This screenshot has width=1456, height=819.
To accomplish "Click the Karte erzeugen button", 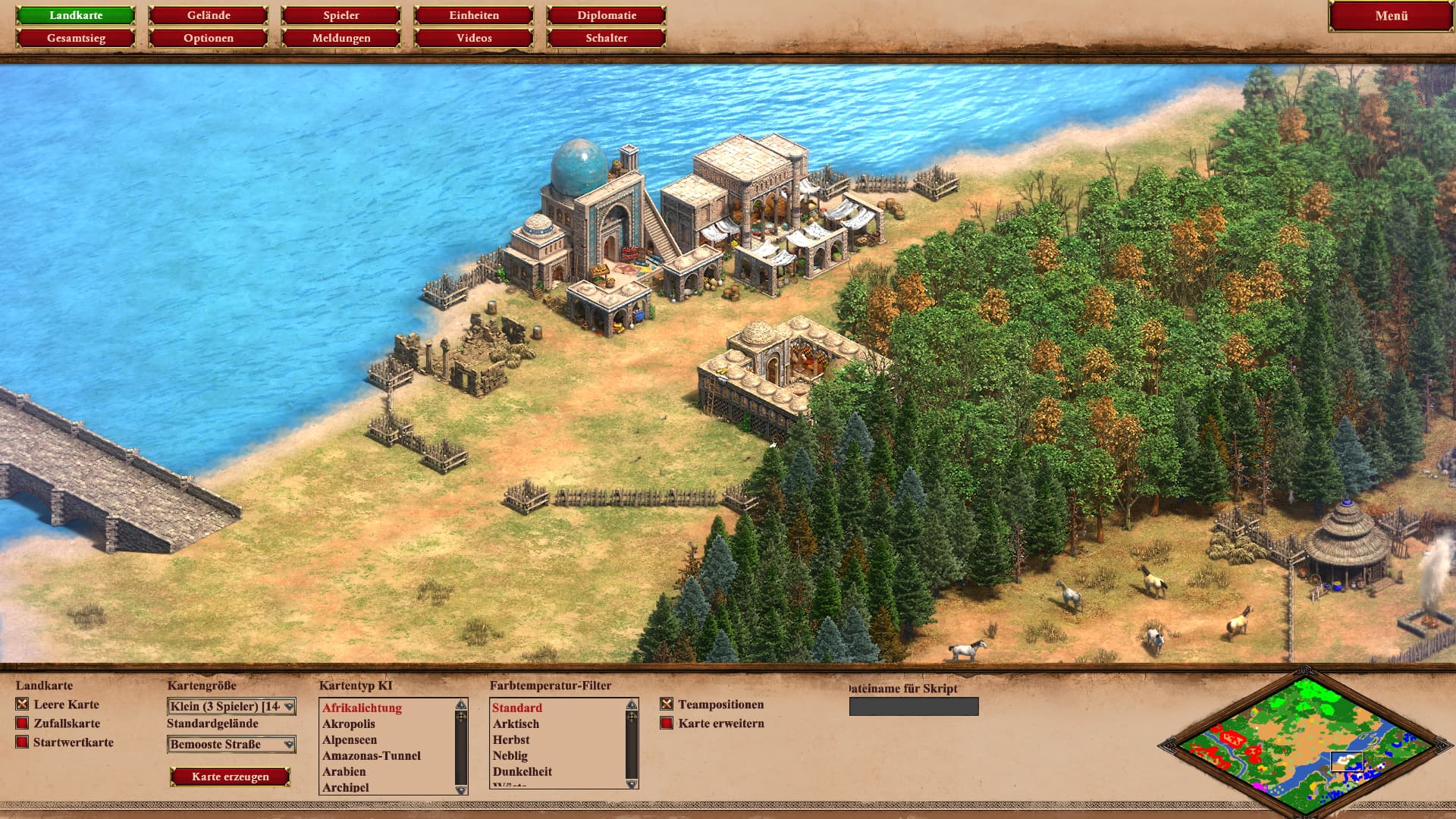I will point(231,777).
